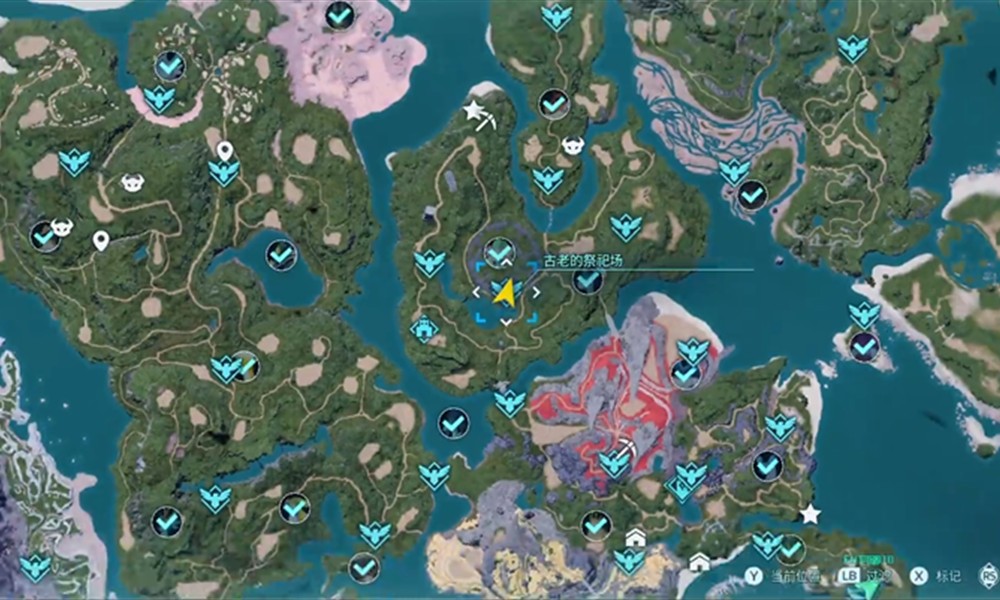Screen dimensions: 1000x600
Task: Select the checkmark marker beneath the 古老的祭祀场 label
Action: tap(588, 282)
